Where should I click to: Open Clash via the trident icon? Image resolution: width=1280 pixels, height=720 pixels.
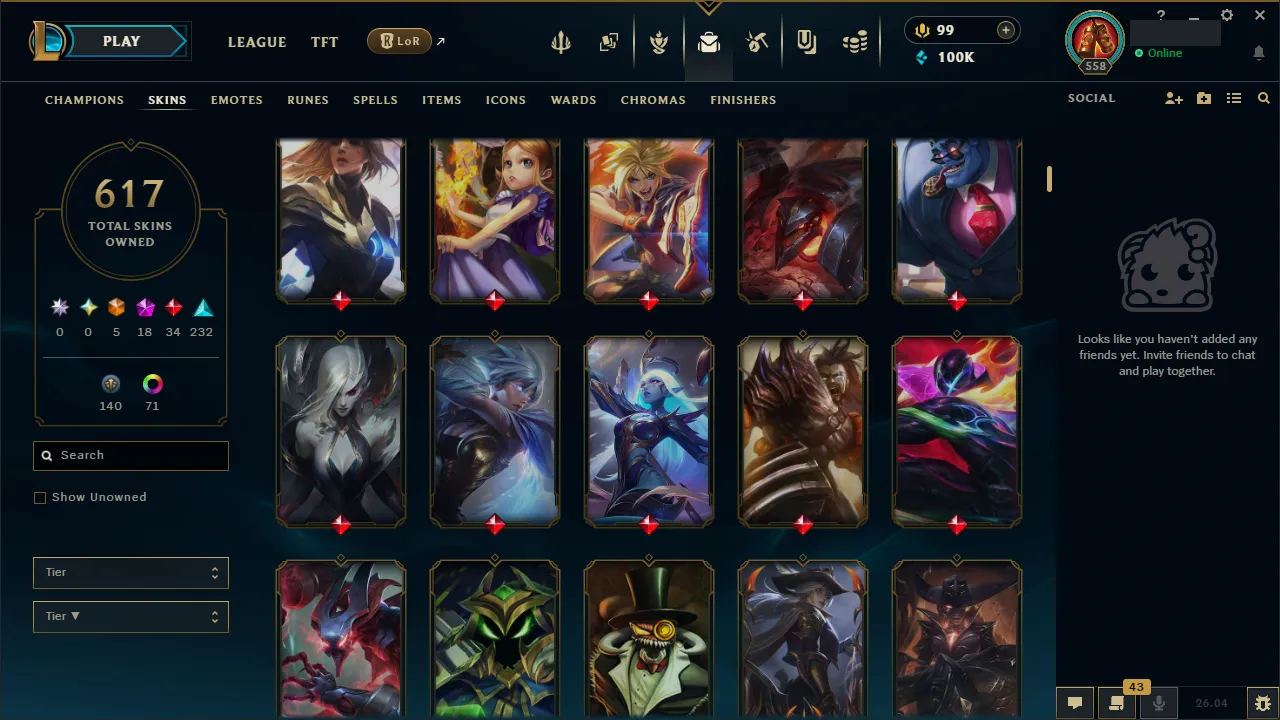[x=561, y=41]
